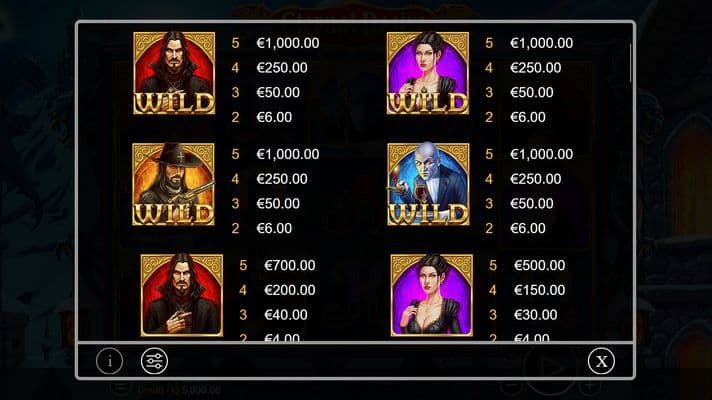Open the sliders settings button
712x400 pixels.
155,361
